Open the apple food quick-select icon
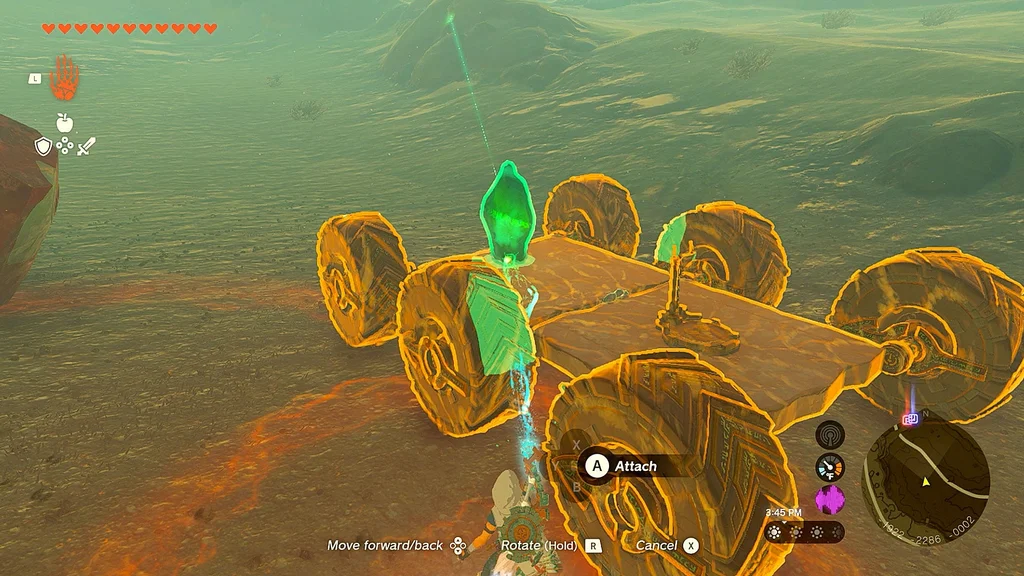This screenshot has width=1024, height=576. point(65,123)
